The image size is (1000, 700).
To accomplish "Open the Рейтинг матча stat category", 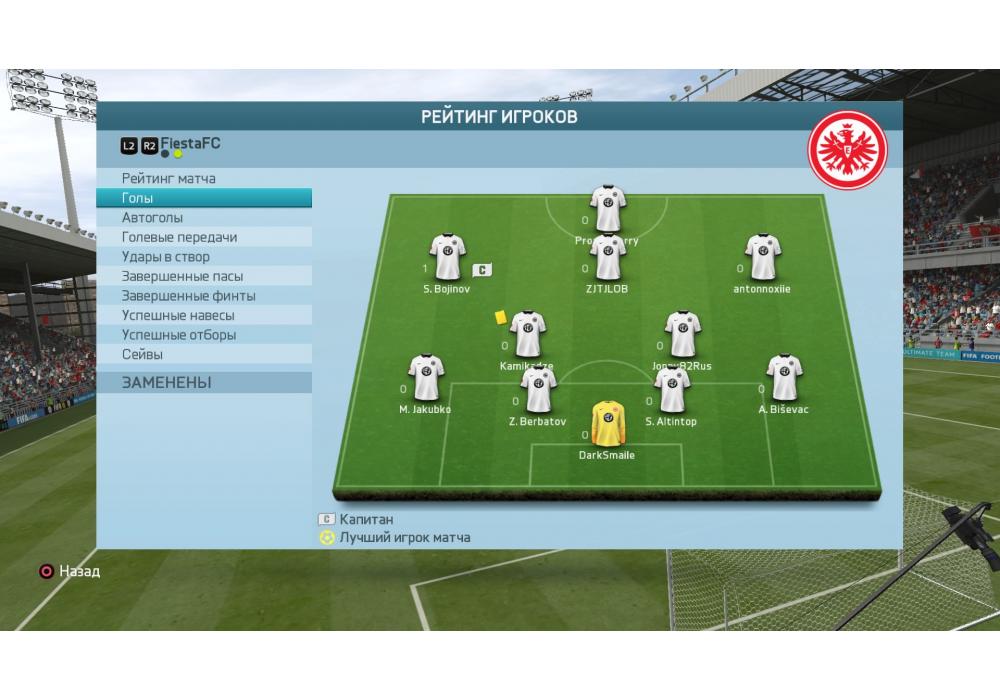I will [169, 179].
